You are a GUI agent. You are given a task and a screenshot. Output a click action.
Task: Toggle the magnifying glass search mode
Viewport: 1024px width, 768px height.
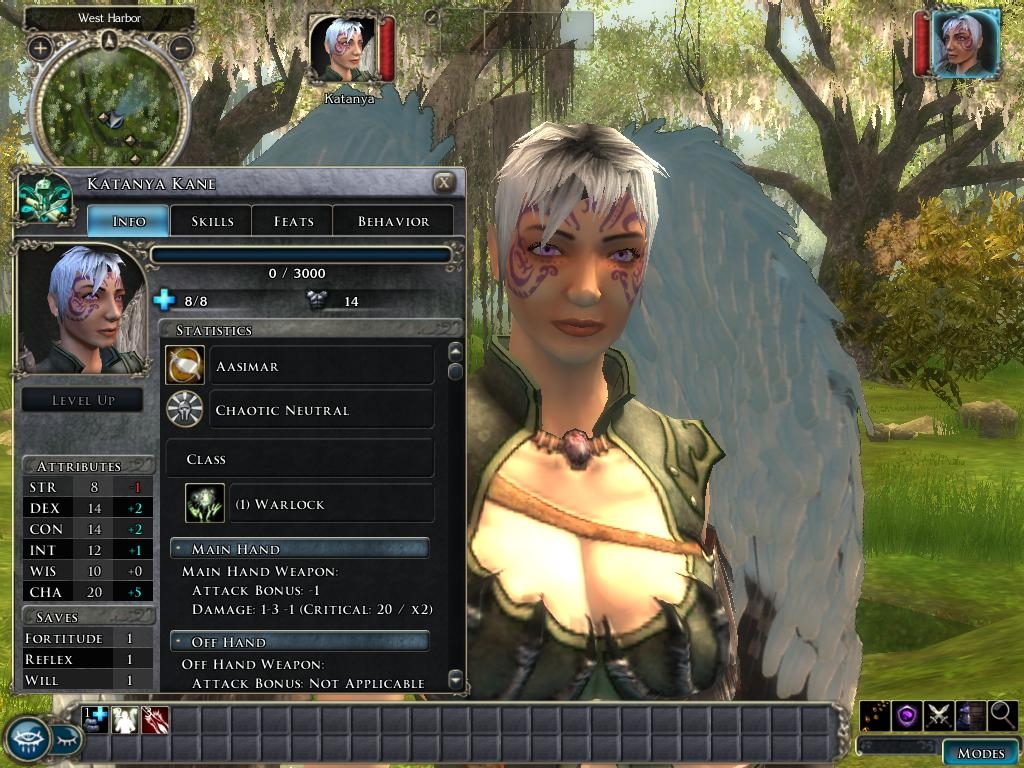[x=1003, y=715]
